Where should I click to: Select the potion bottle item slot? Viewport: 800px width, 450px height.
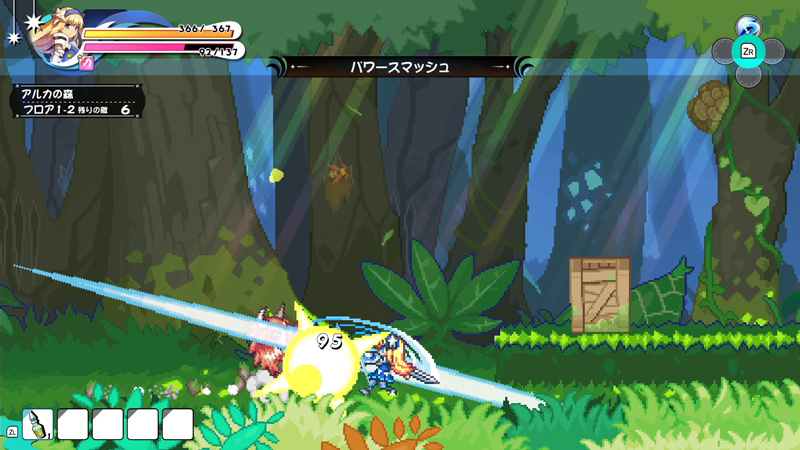pos(37,424)
